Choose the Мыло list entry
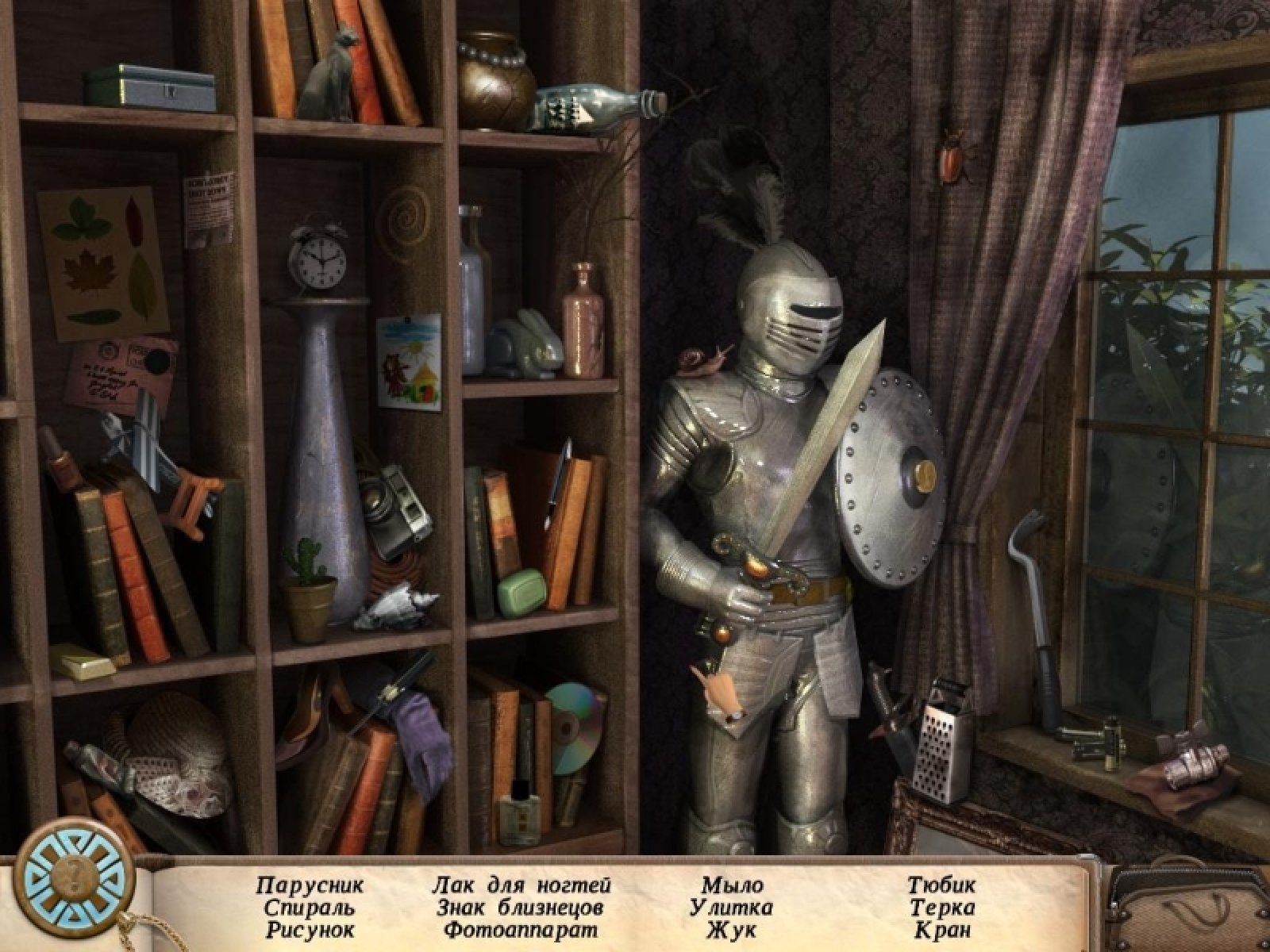1270x952 pixels. [x=732, y=885]
